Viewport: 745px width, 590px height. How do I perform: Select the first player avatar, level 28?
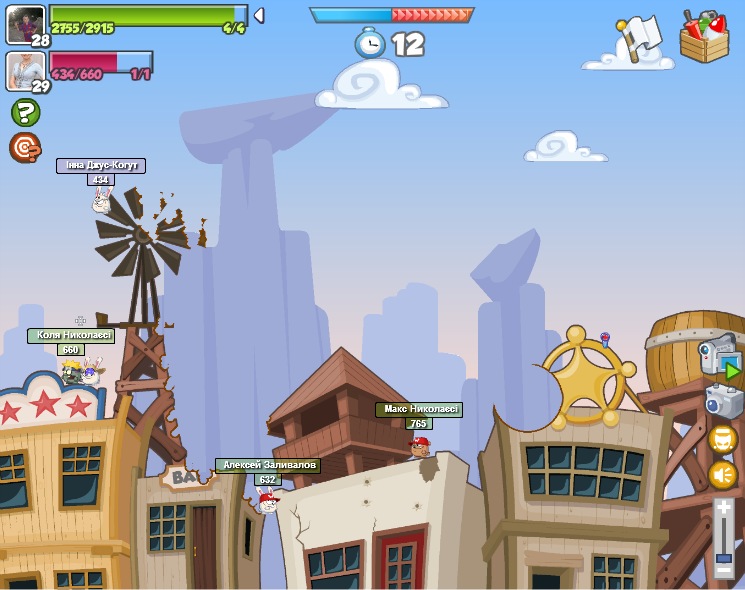point(25,23)
